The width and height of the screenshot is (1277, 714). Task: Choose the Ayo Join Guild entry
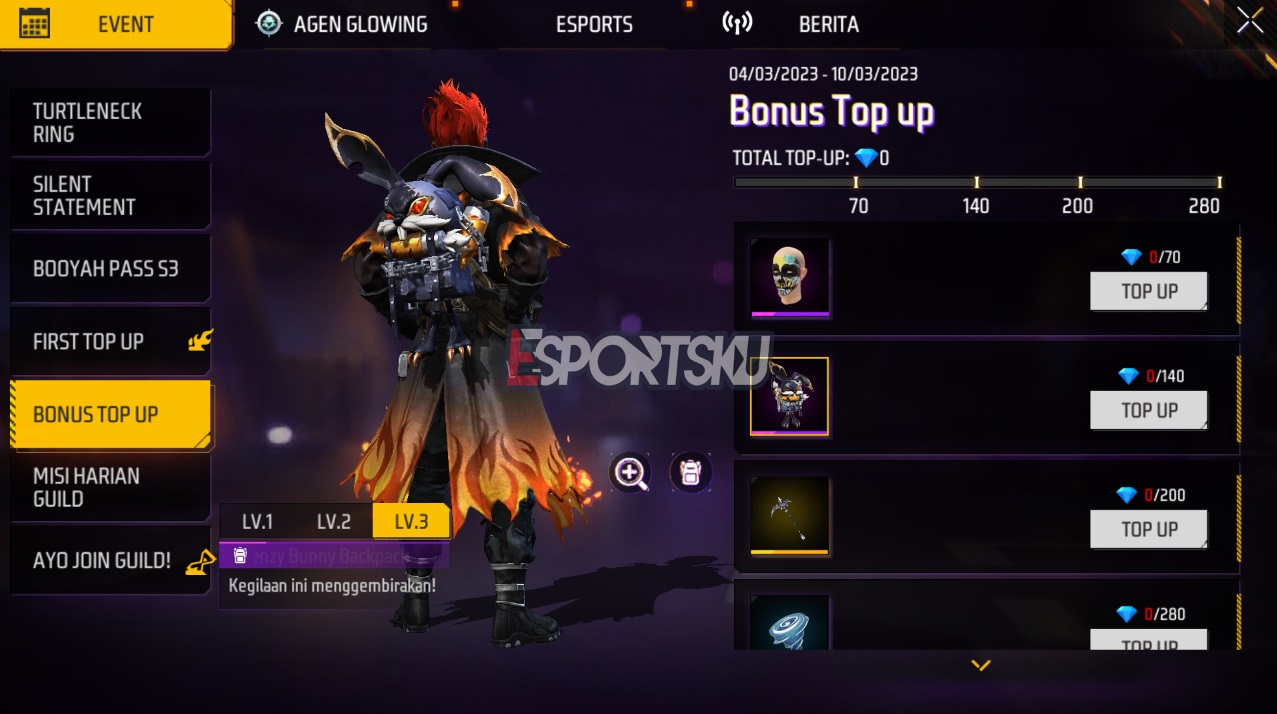pos(109,560)
